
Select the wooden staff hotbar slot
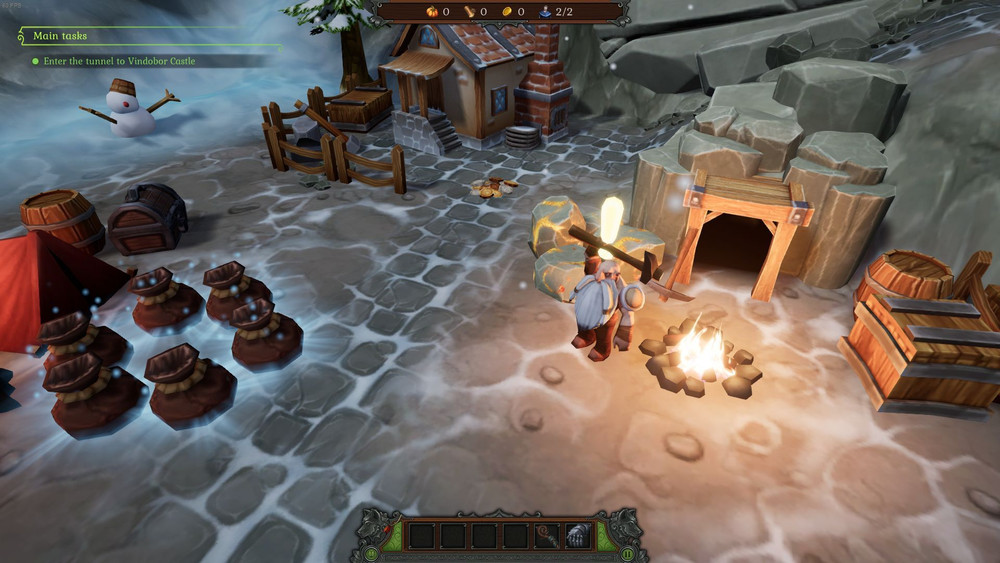548,536
